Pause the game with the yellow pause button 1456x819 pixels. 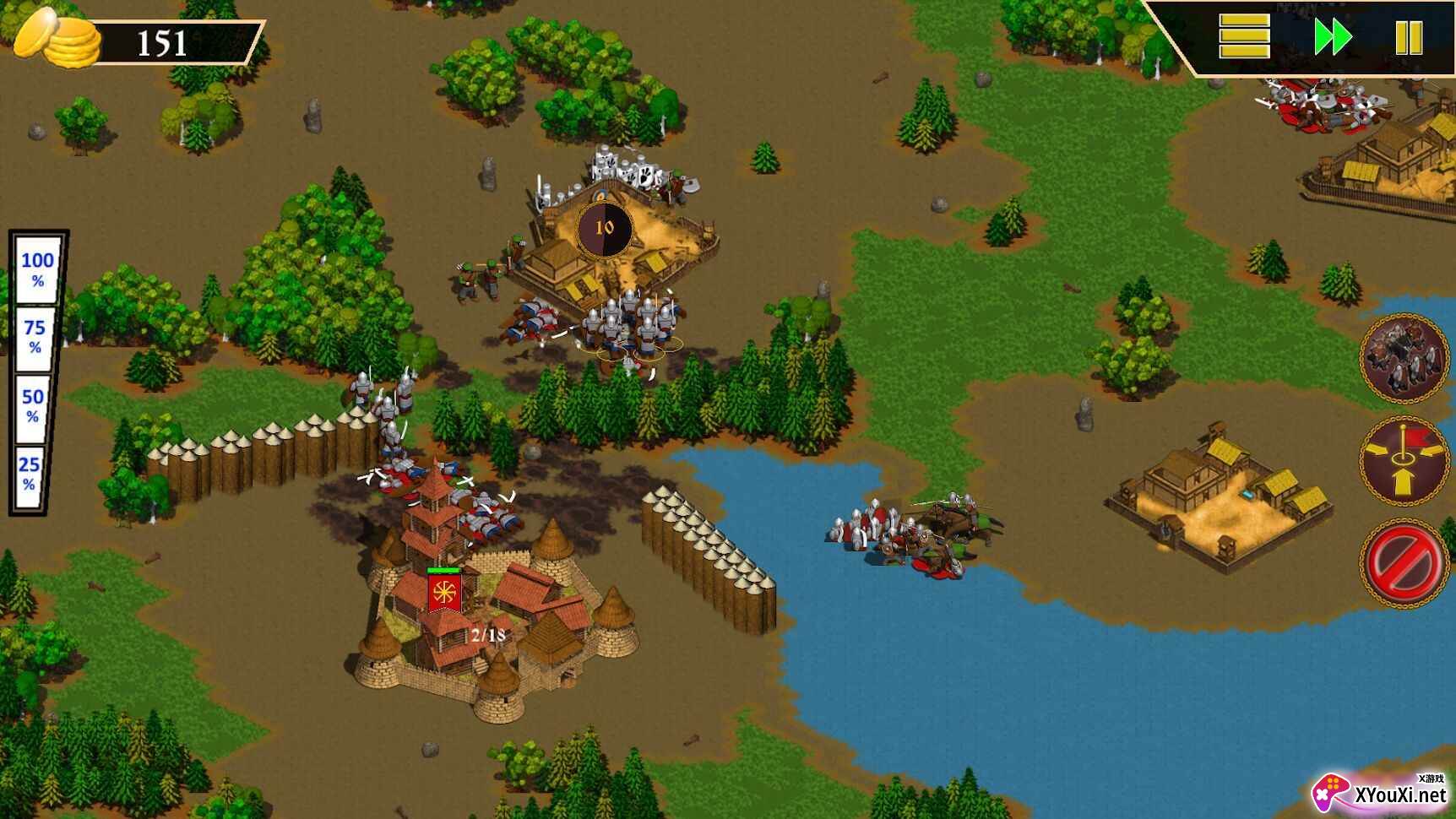coord(1409,38)
